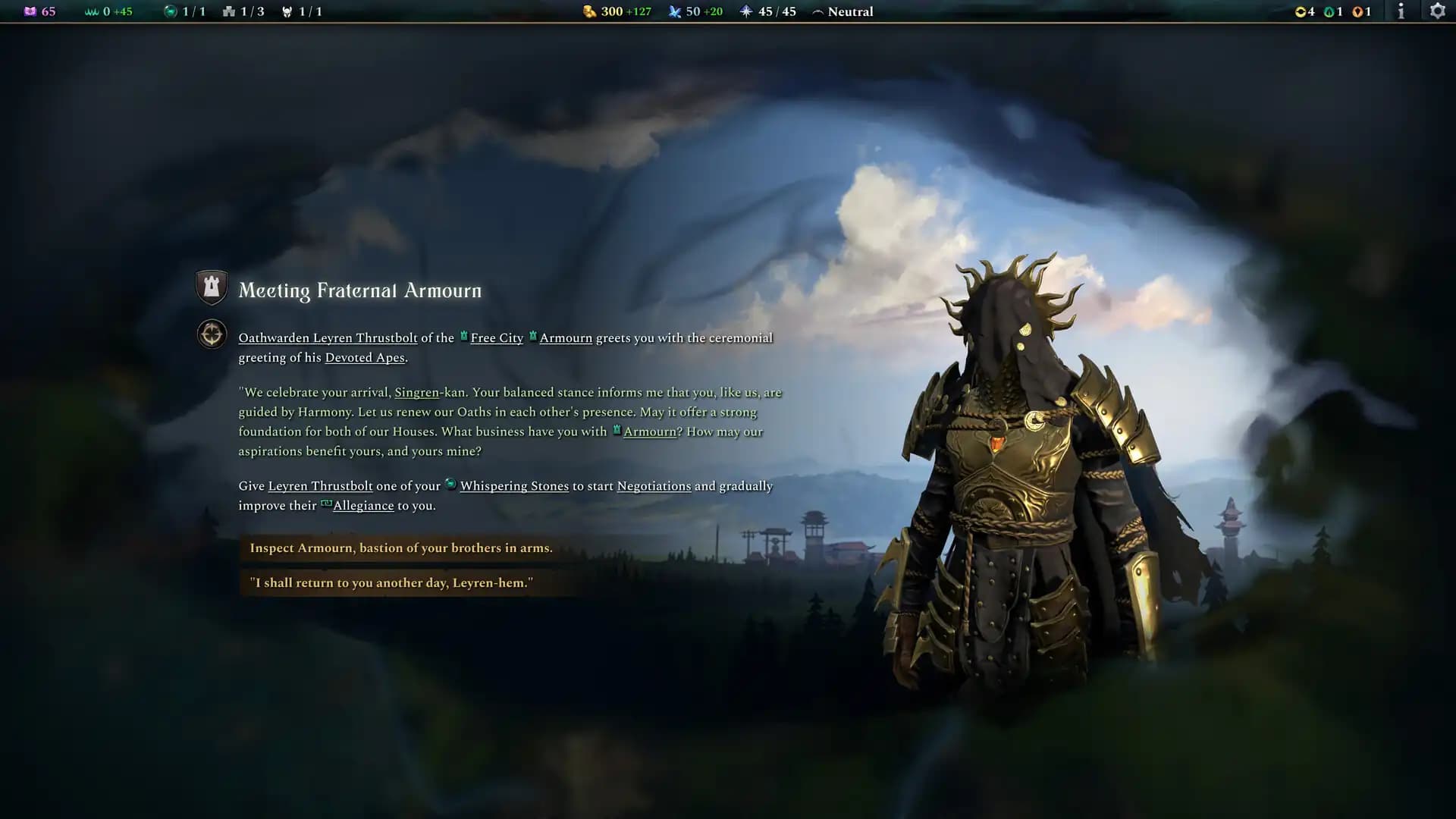Click the pink knowledge book icon
Image resolution: width=1456 pixels, height=819 pixels.
pyautogui.click(x=30, y=11)
